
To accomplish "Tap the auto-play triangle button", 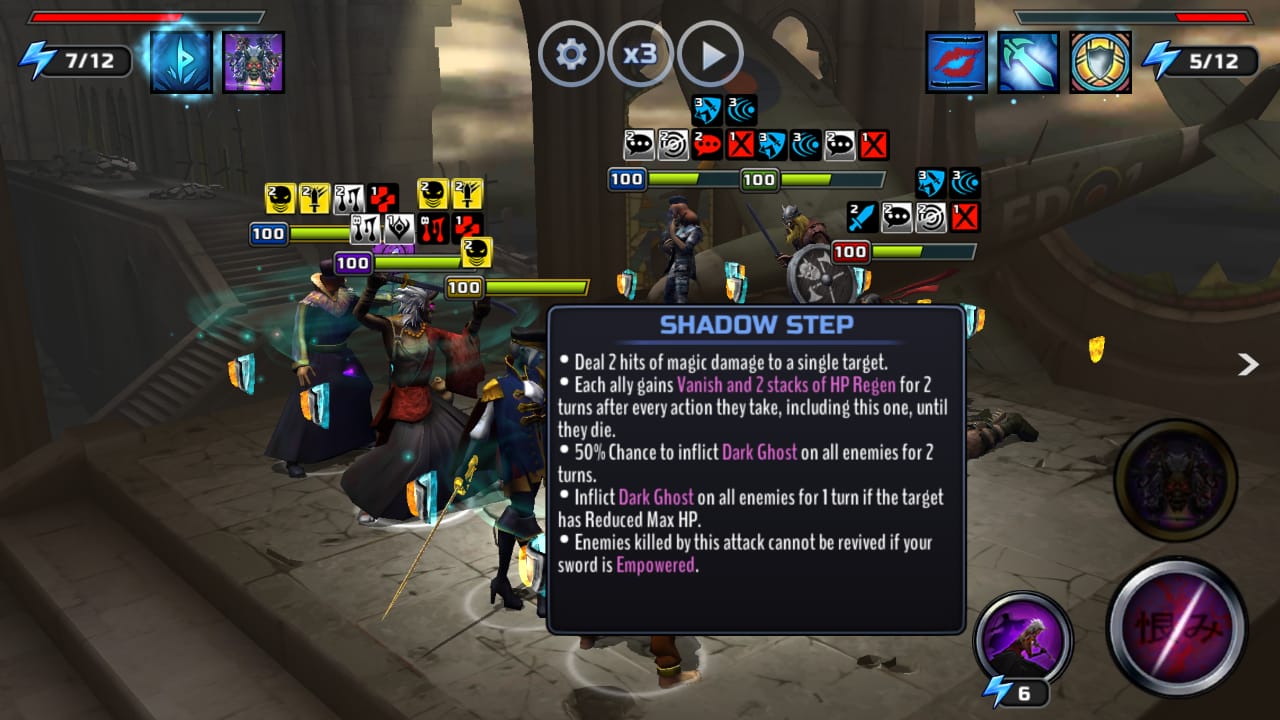I will [710, 54].
